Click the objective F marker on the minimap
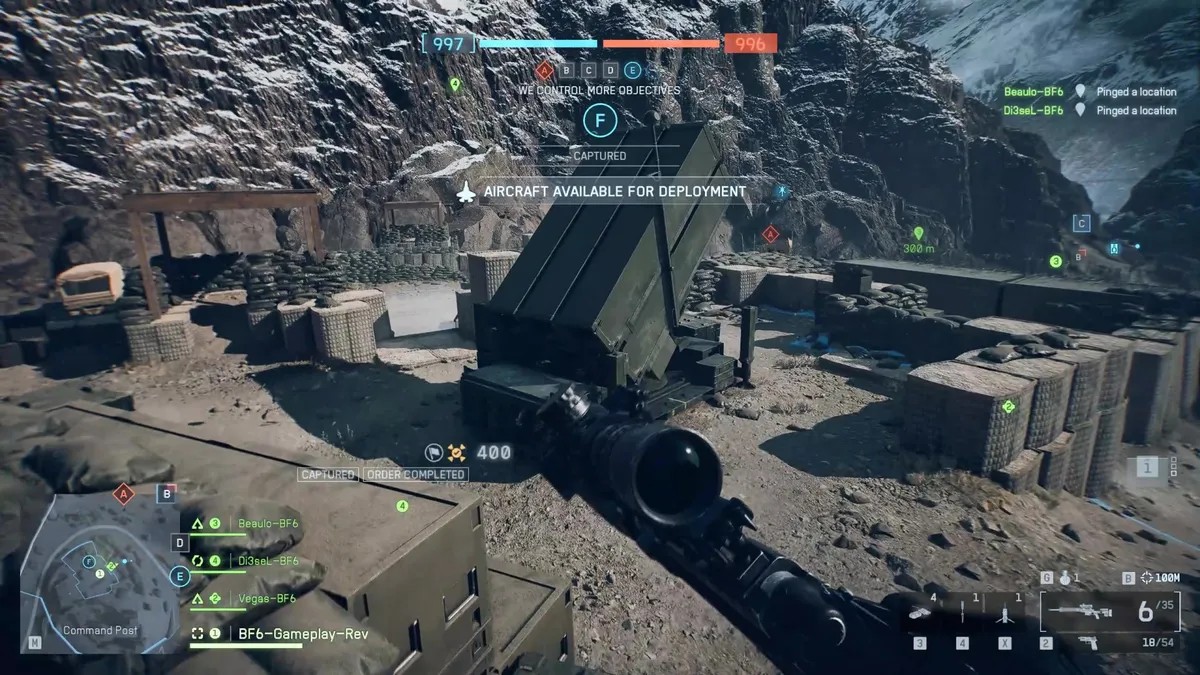1200x675 pixels. click(x=88, y=562)
